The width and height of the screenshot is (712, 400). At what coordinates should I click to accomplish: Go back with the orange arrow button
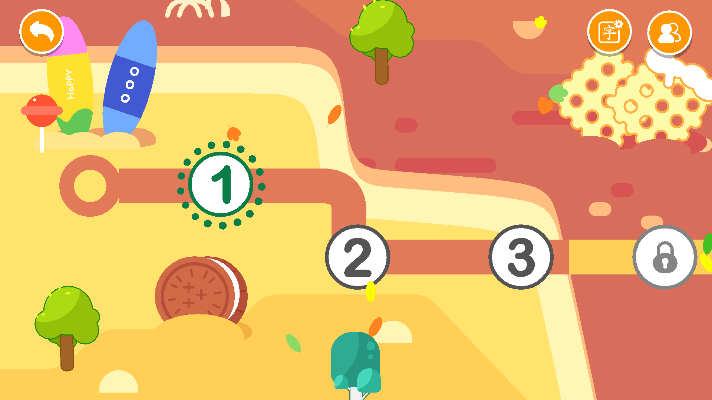point(41,31)
